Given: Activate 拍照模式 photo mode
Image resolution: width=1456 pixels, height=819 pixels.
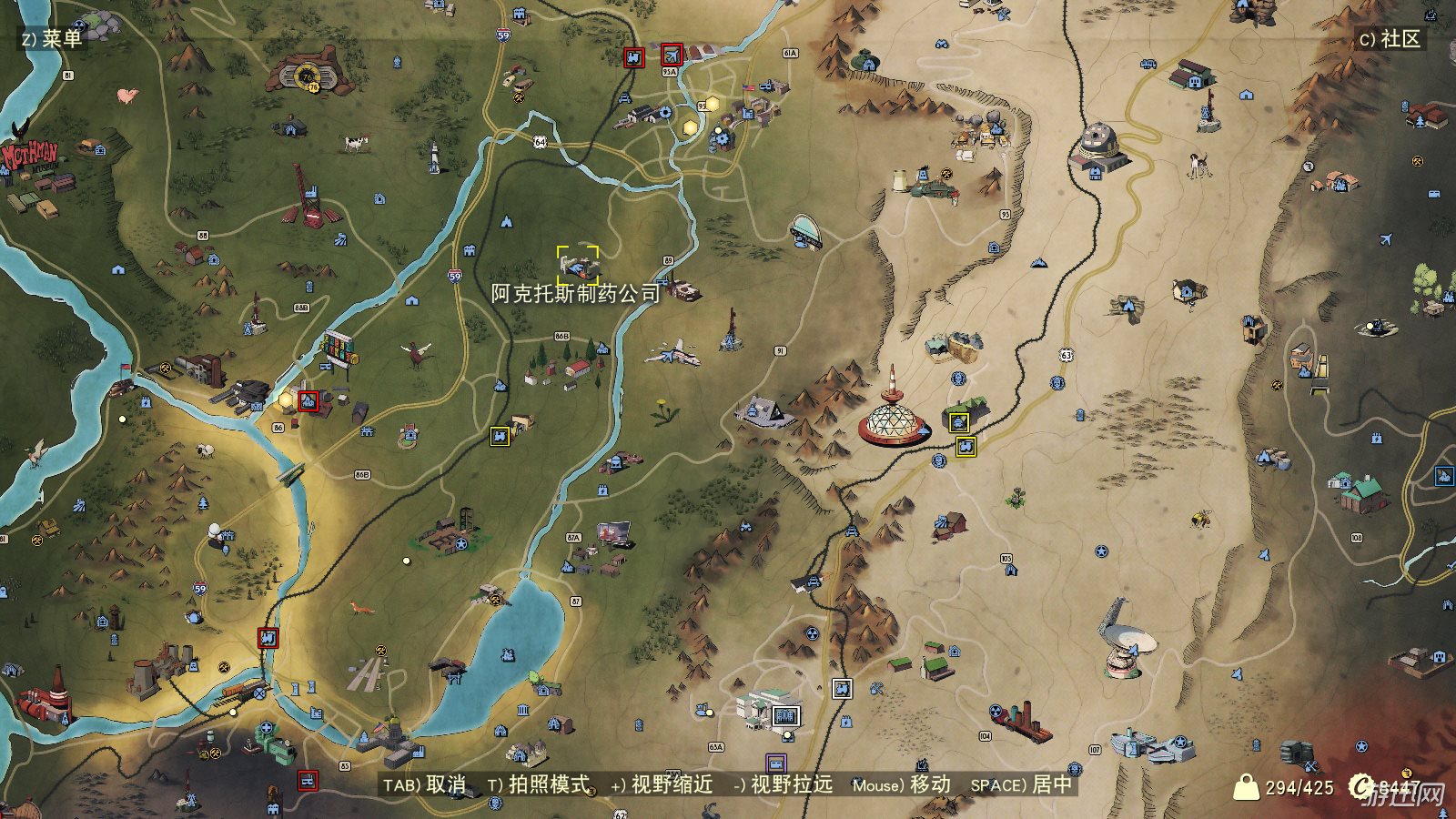Looking at the screenshot, I should [x=539, y=784].
